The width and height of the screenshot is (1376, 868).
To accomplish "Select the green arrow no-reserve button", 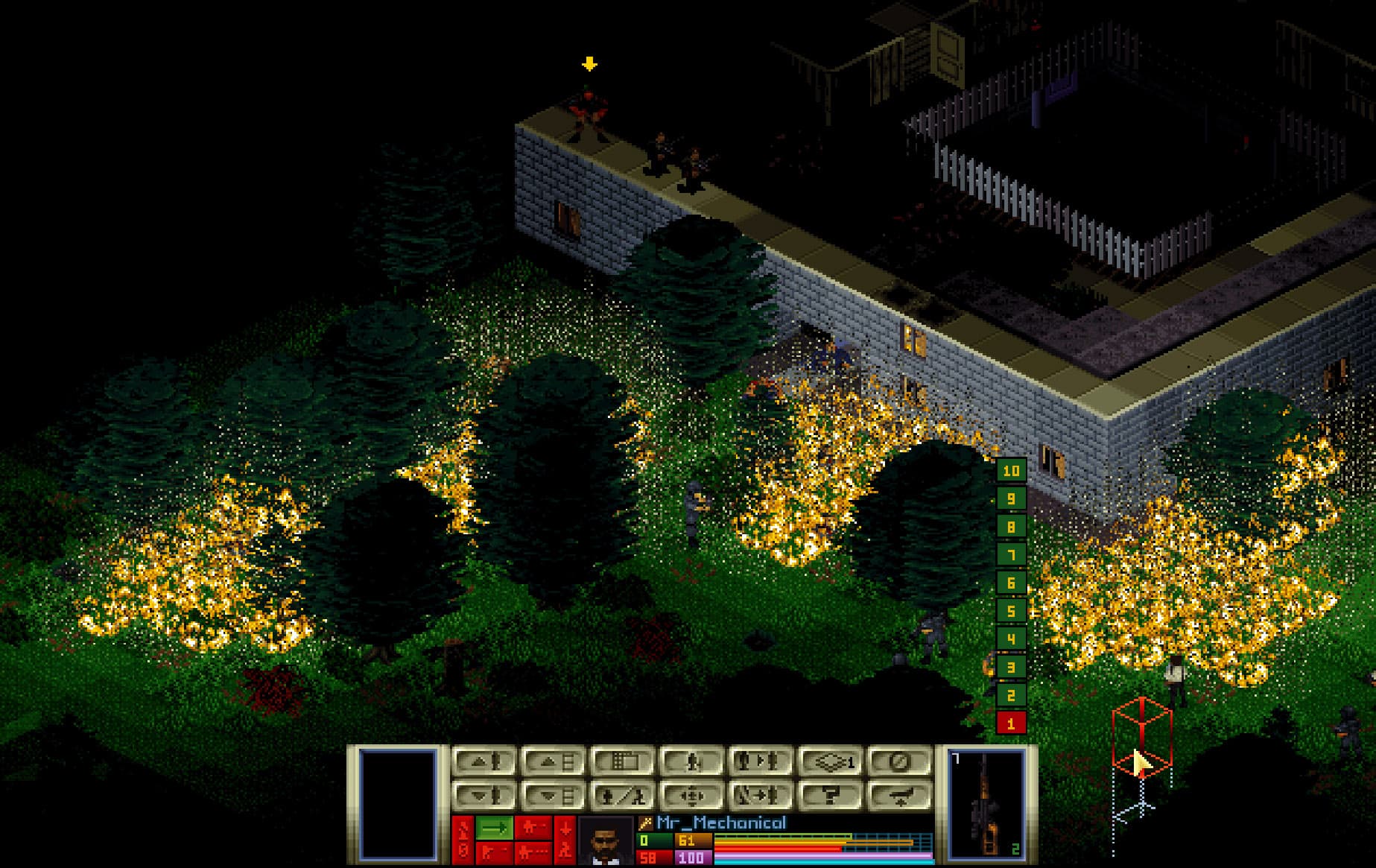I will pos(494,828).
